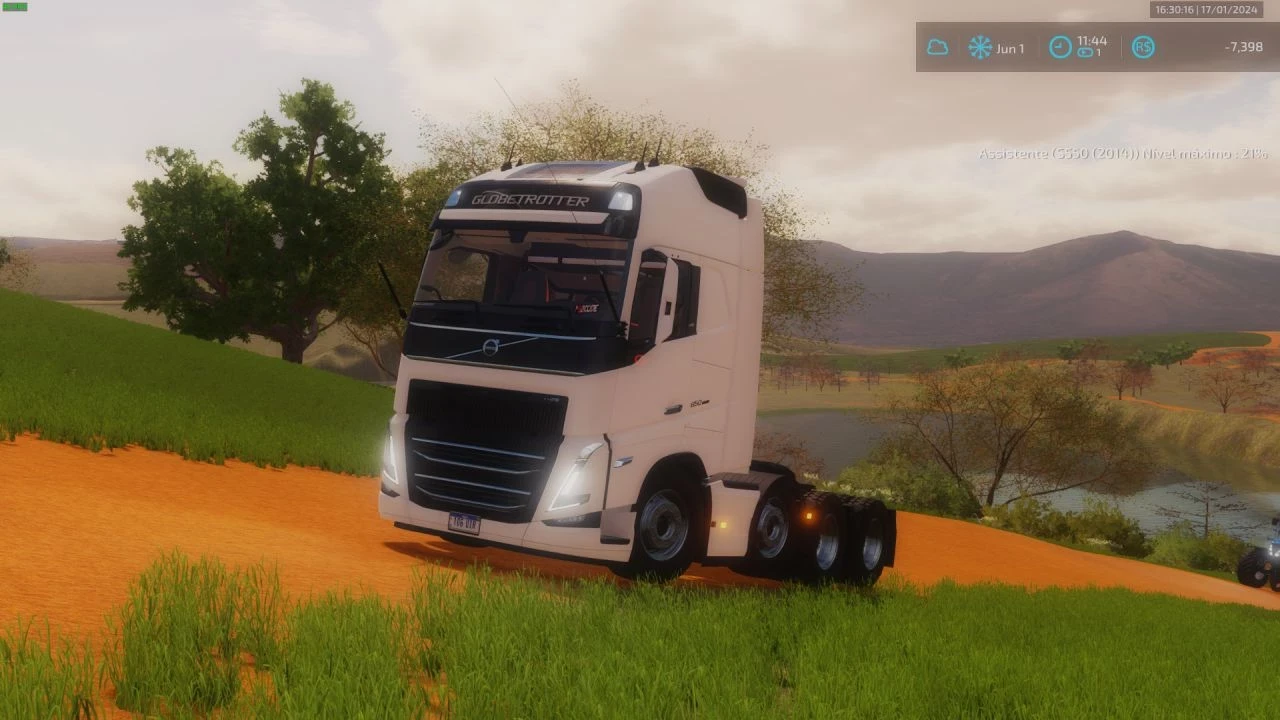
Task: Click the Jun 1 date label
Action: pos(1009,48)
